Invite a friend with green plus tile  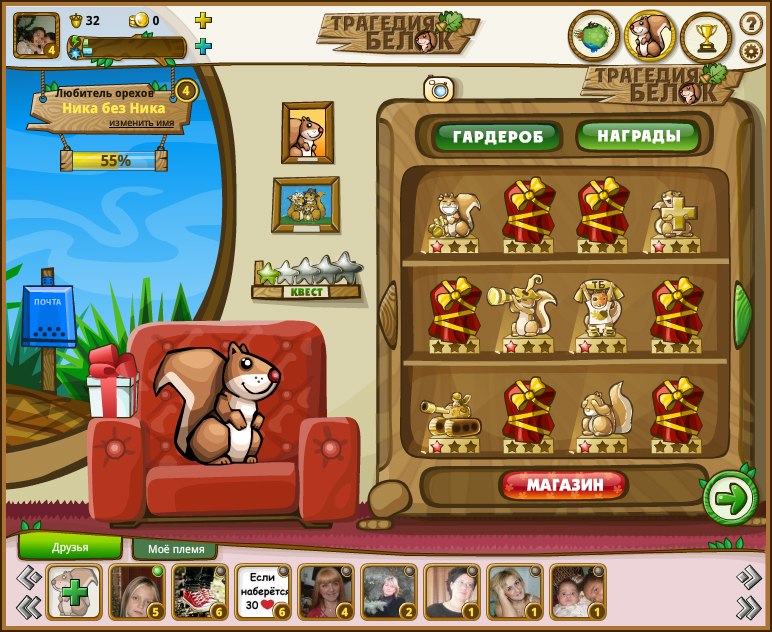pos(73,592)
